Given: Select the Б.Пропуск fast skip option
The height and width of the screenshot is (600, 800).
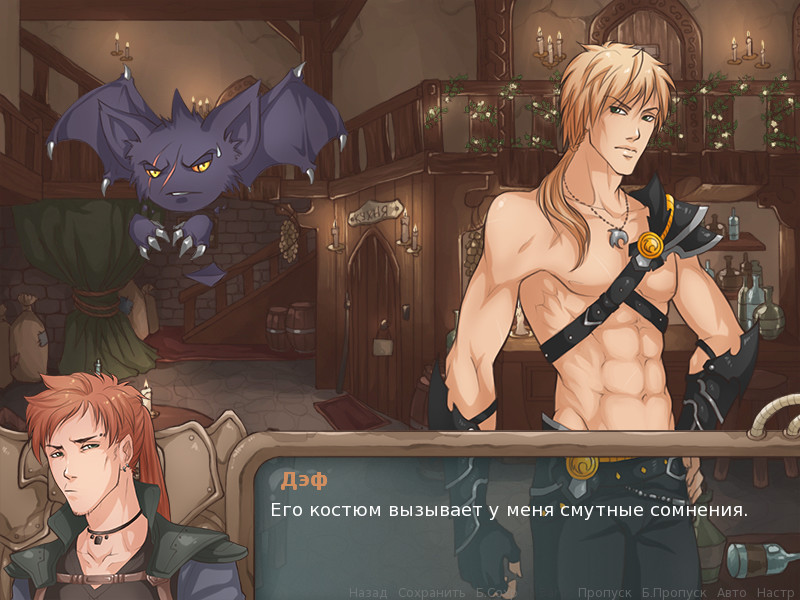Looking at the screenshot, I should 673,592.
